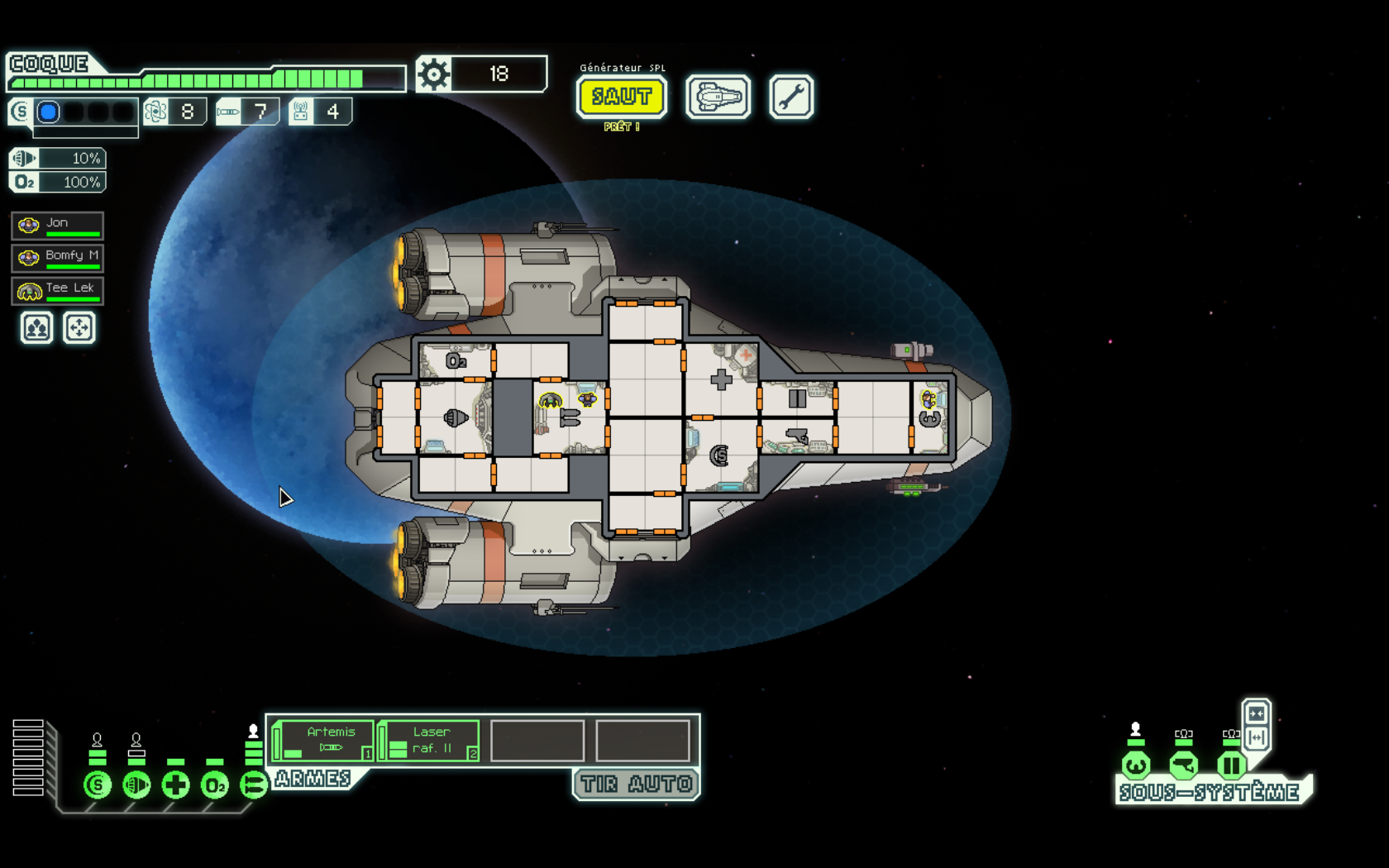Click the engines system power icon

click(136, 785)
